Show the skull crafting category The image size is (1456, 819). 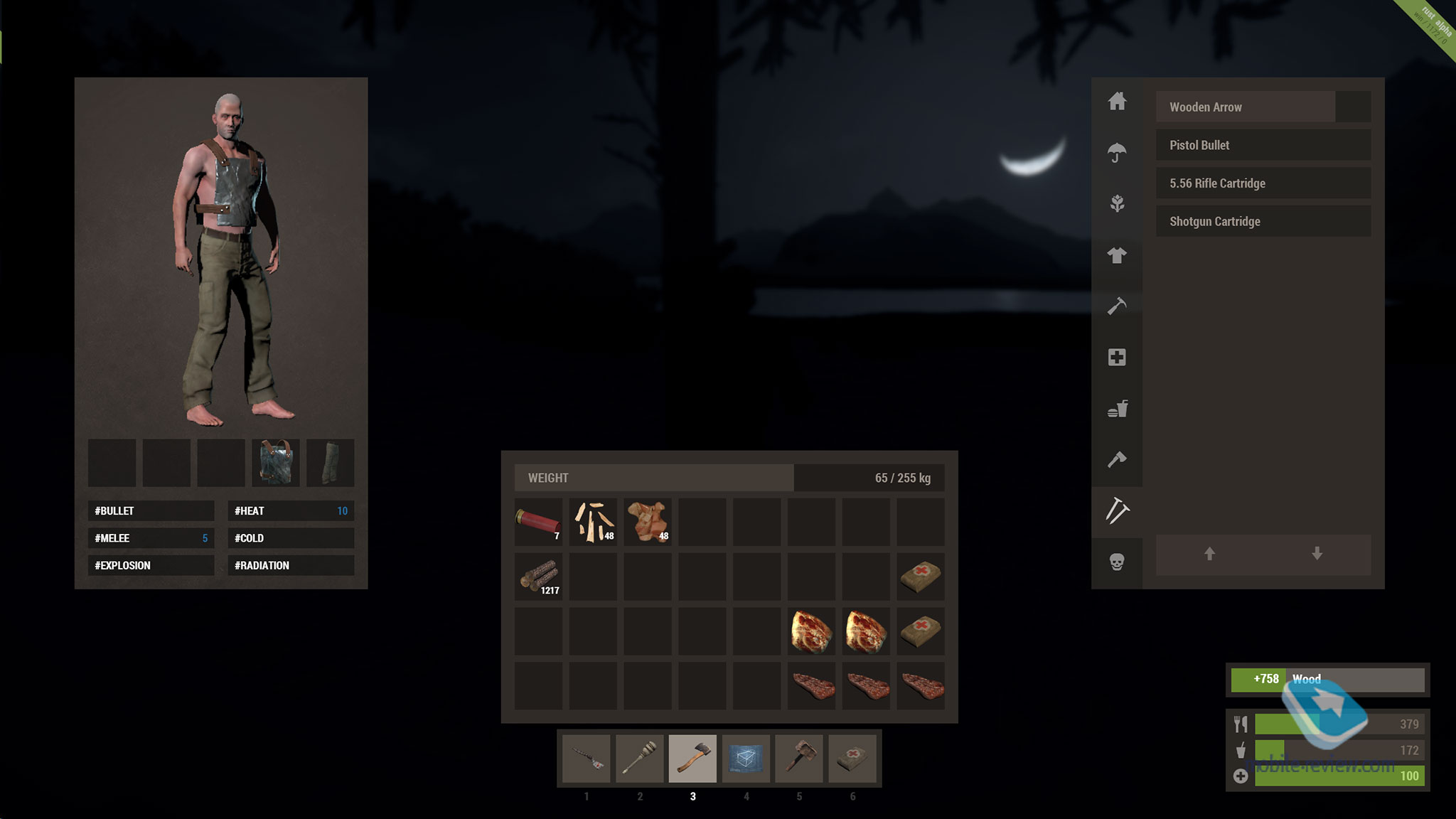tap(1117, 562)
